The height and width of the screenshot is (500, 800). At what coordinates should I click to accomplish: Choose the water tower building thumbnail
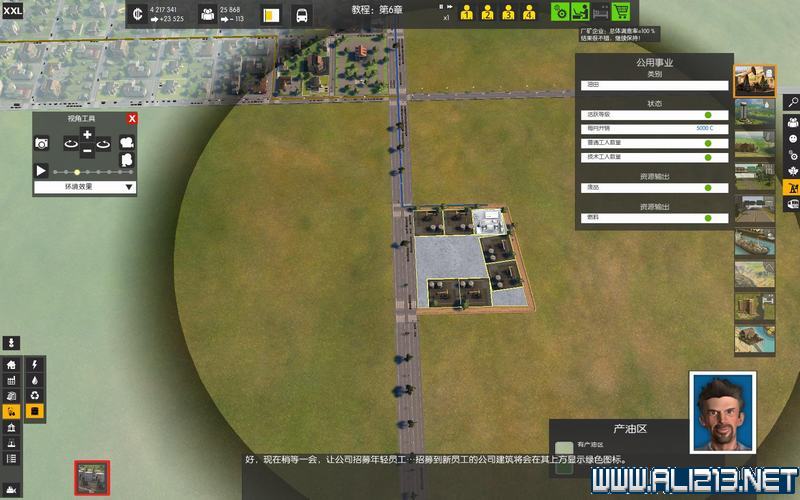pos(755,113)
